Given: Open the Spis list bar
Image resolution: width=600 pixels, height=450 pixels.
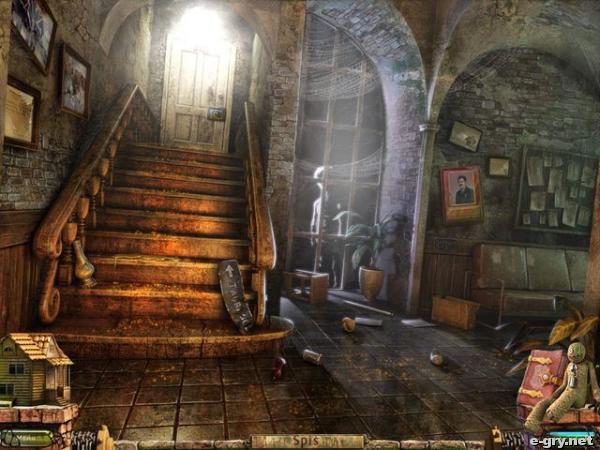Looking at the screenshot, I should 306,441.
